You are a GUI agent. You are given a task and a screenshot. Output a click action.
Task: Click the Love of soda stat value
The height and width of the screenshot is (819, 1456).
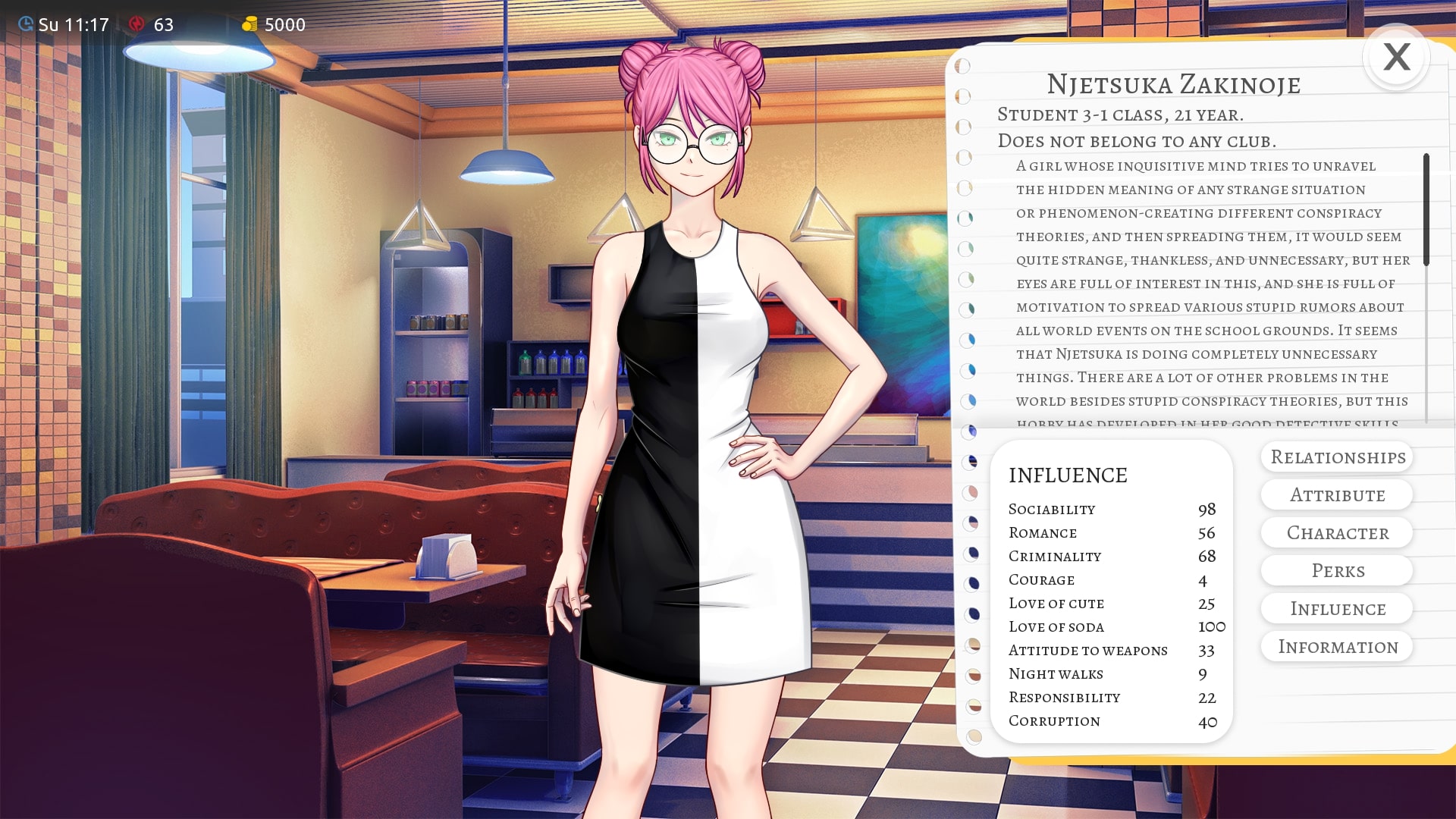tap(1211, 626)
